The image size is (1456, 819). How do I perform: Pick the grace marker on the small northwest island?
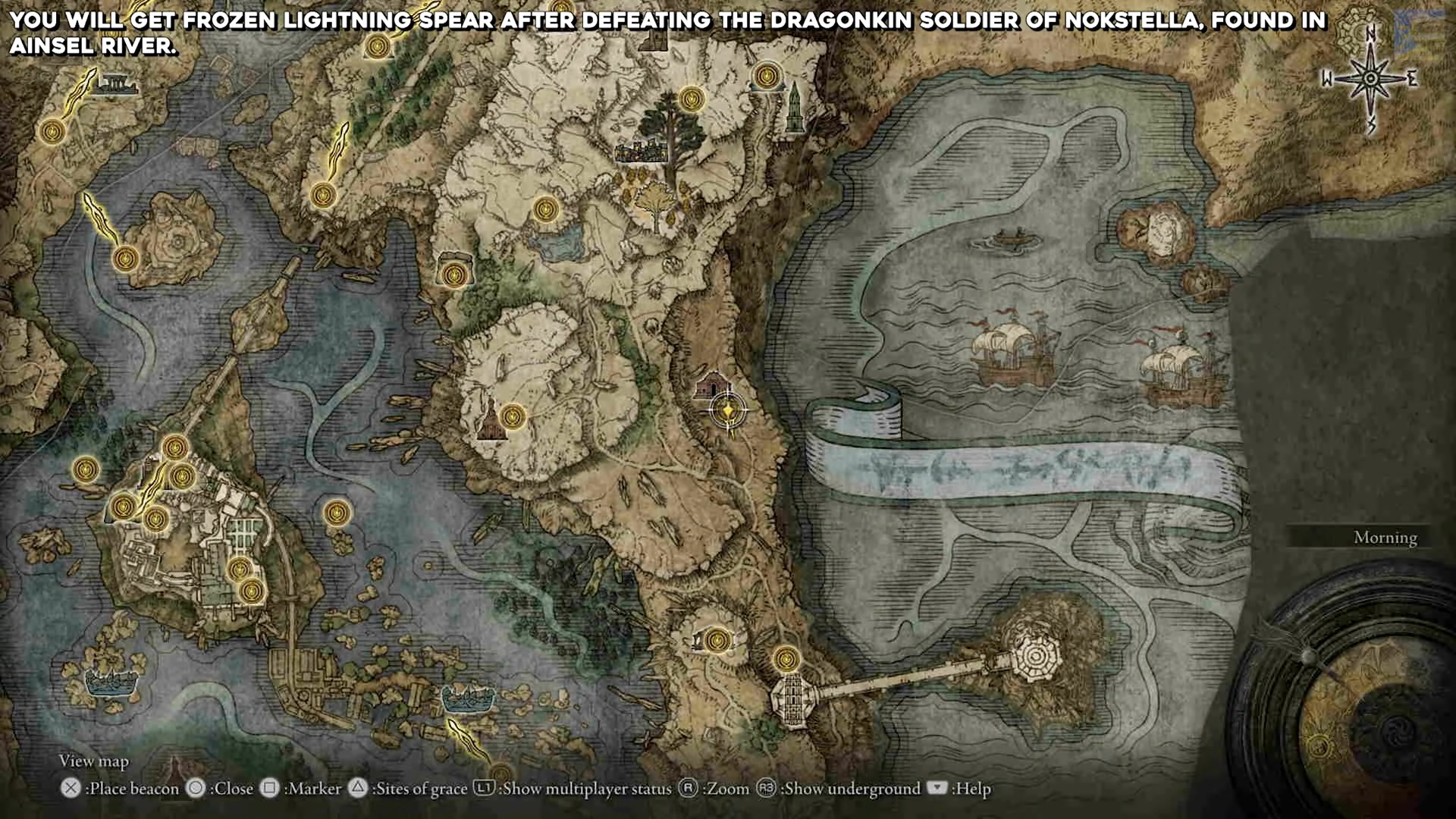(x=126, y=258)
